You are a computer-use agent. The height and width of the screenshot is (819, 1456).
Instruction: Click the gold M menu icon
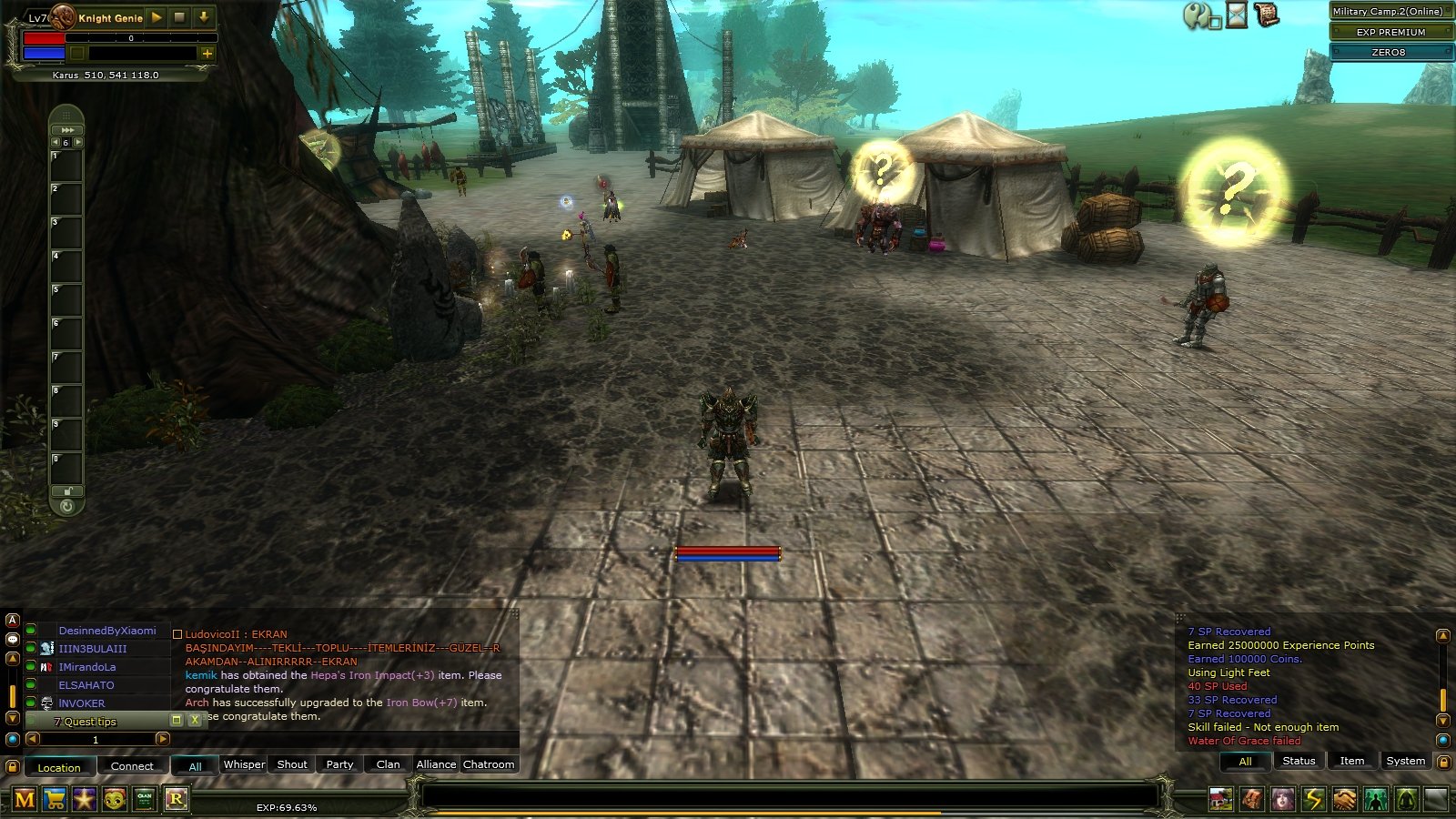tap(25, 800)
